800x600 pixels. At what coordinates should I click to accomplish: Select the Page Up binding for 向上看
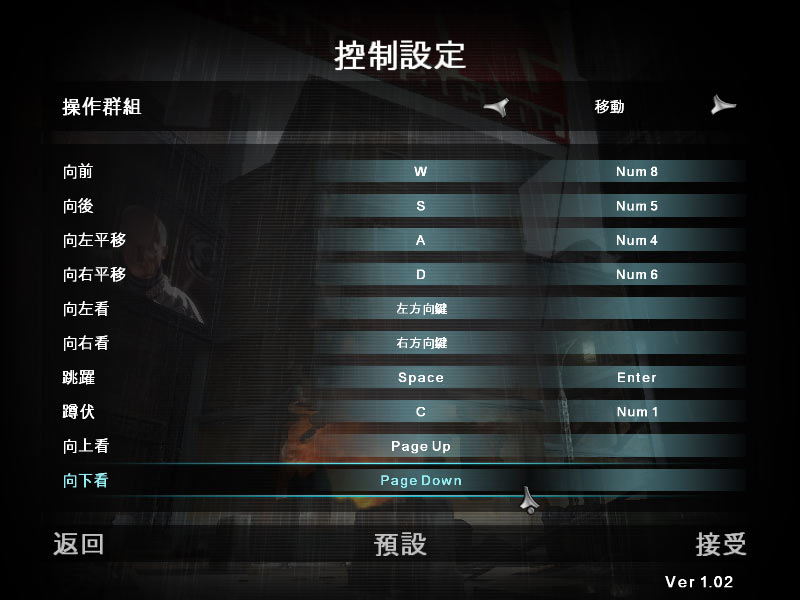(x=421, y=446)
